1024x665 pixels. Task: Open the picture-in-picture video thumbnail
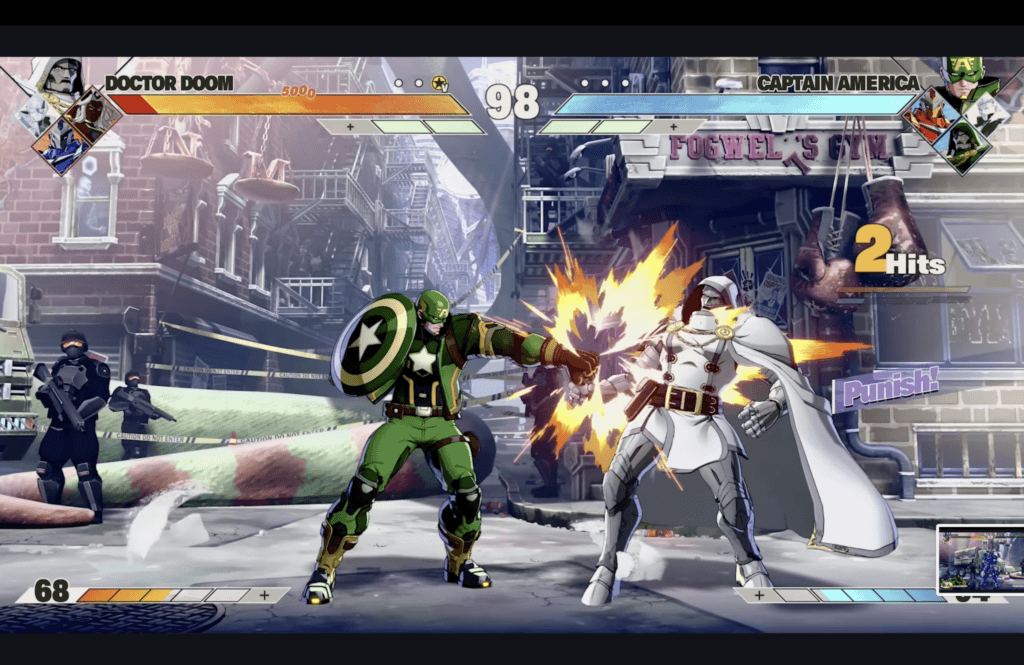pyautogui.click(x=979, y=558)
